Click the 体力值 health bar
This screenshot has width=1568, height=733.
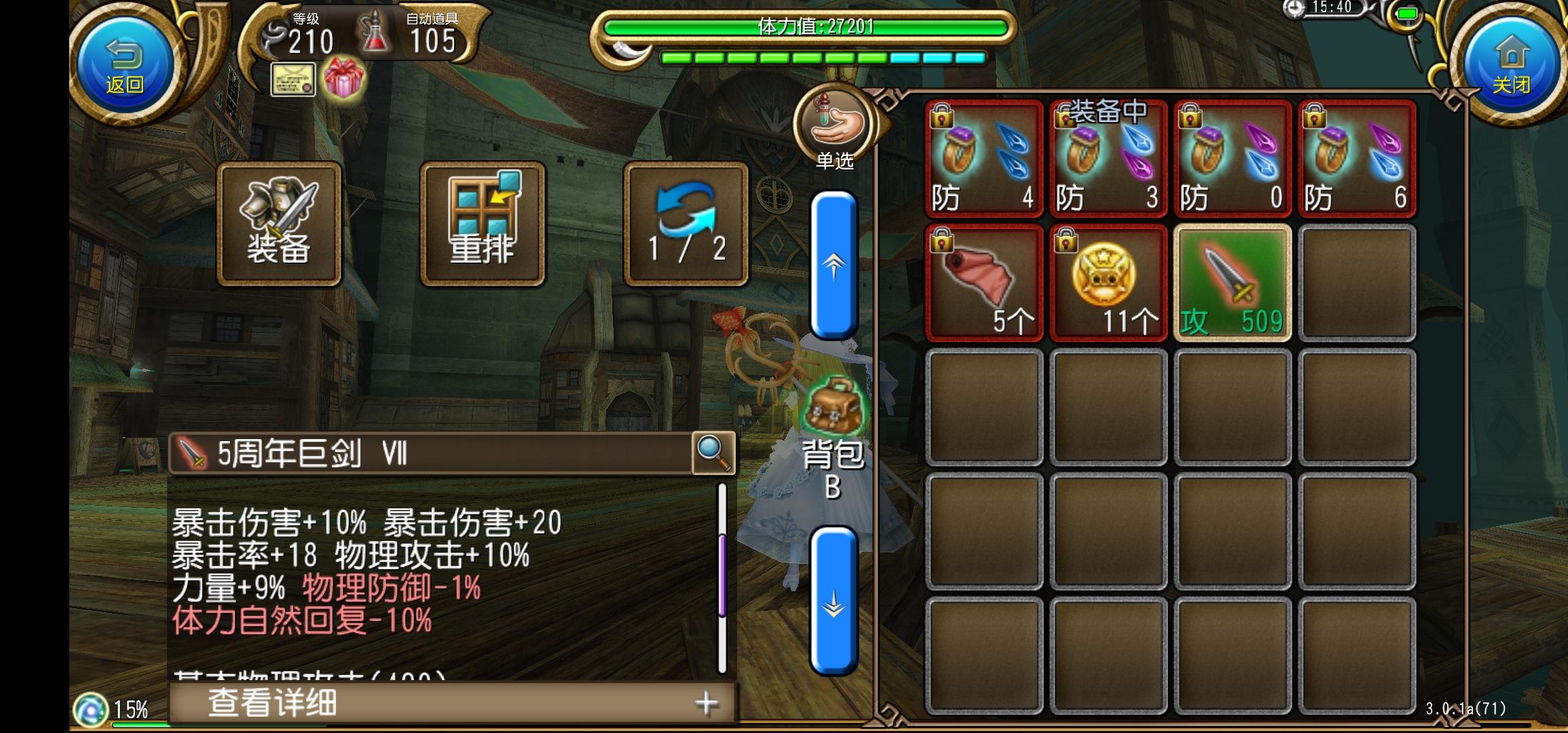pos(801,29)
